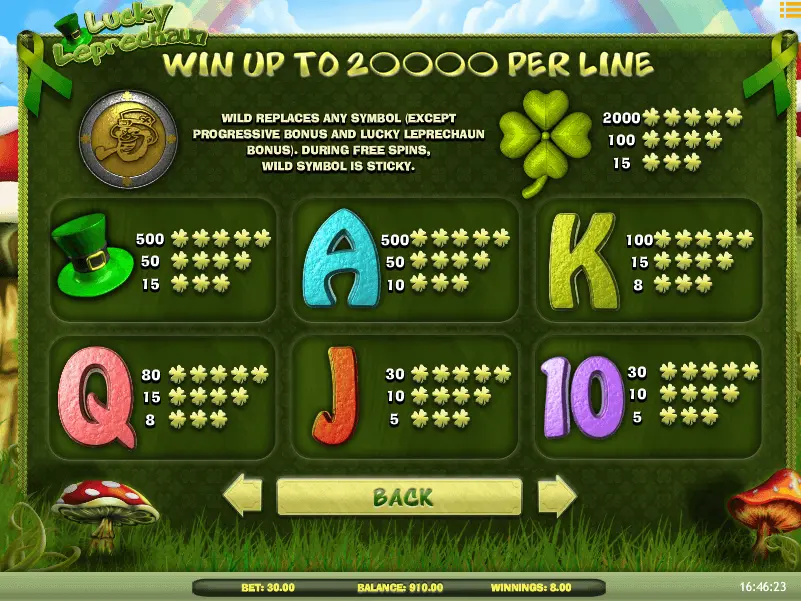
Task: Show the next paytable page
Action: [557, 496]
